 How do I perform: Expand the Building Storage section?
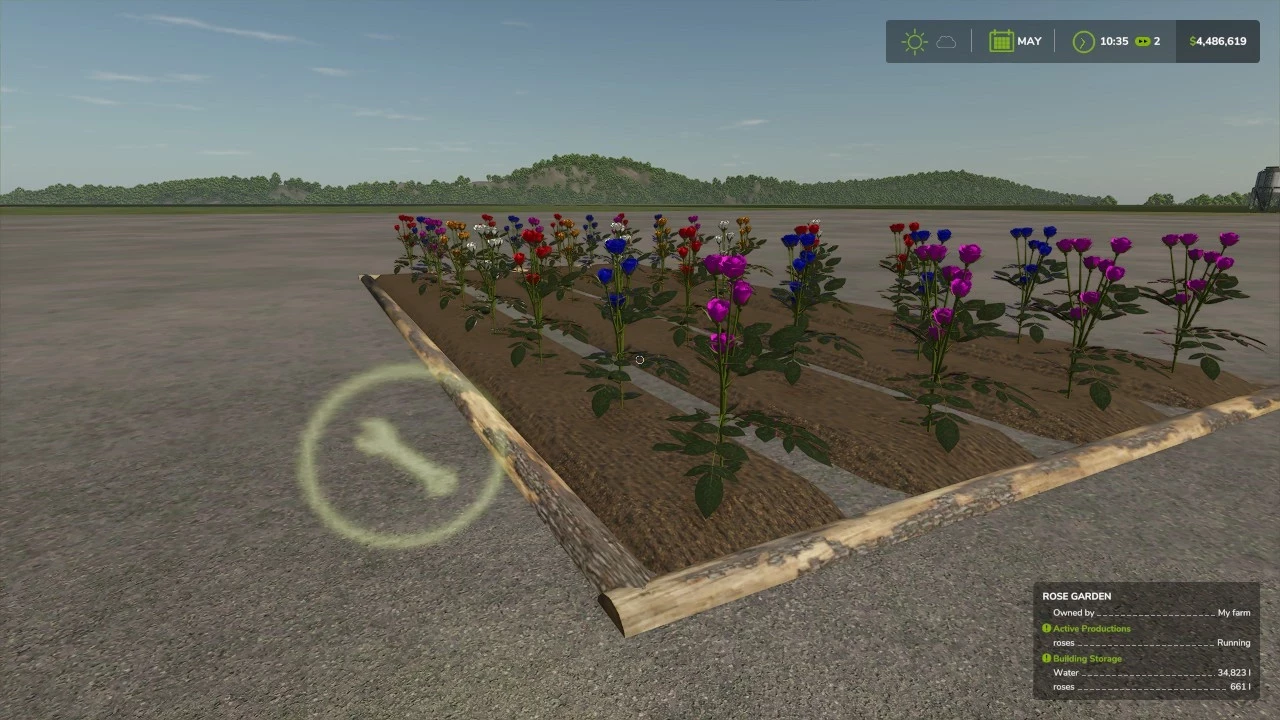[x=1088, y=659]
